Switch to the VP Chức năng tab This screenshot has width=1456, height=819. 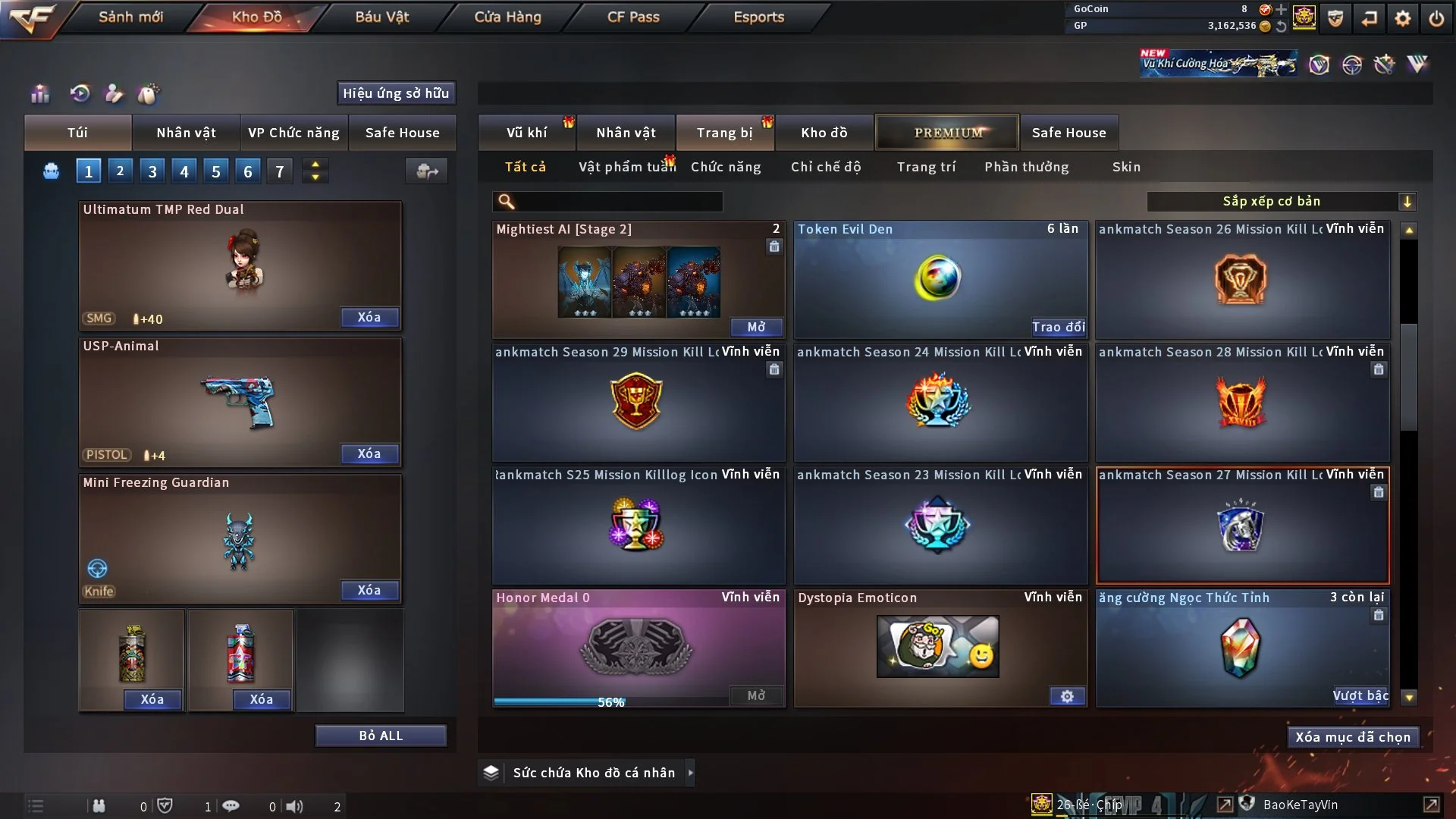click(293, 133)
